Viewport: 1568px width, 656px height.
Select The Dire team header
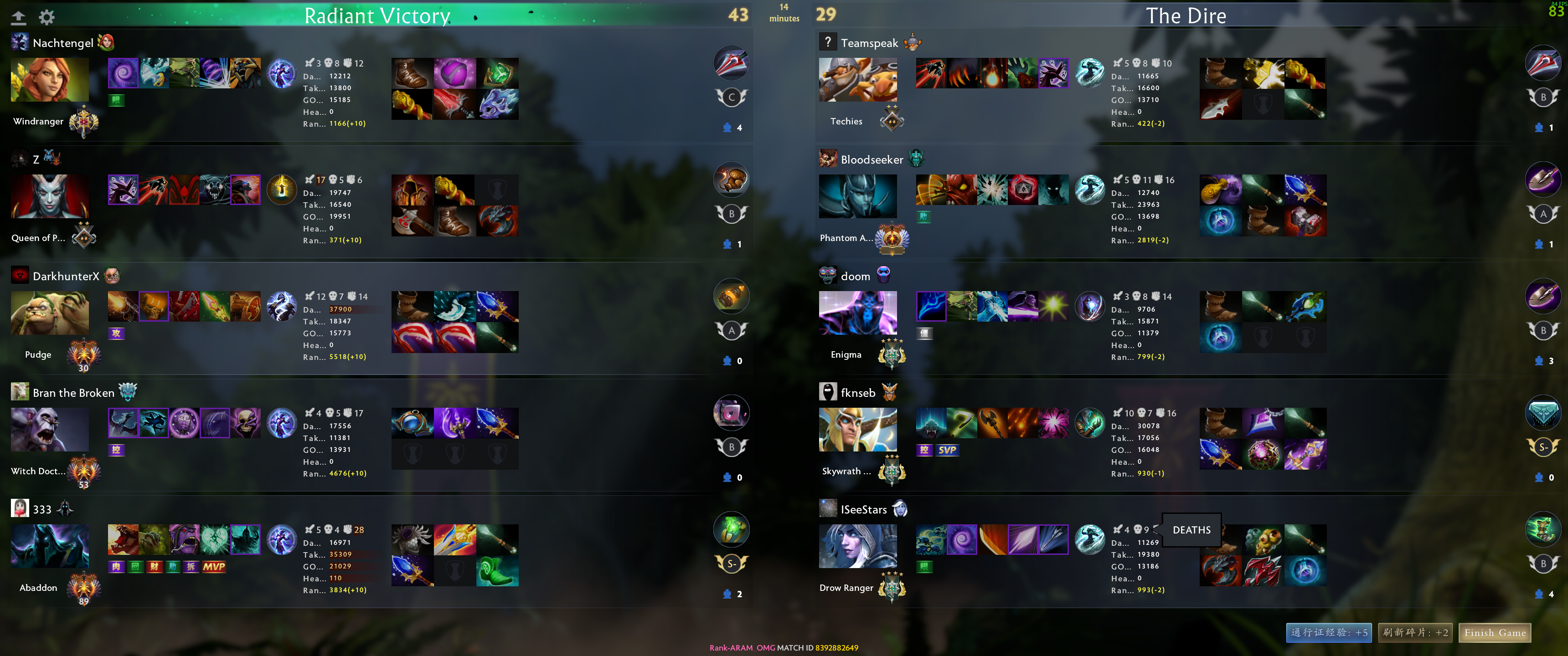[x=1187, y=16]
